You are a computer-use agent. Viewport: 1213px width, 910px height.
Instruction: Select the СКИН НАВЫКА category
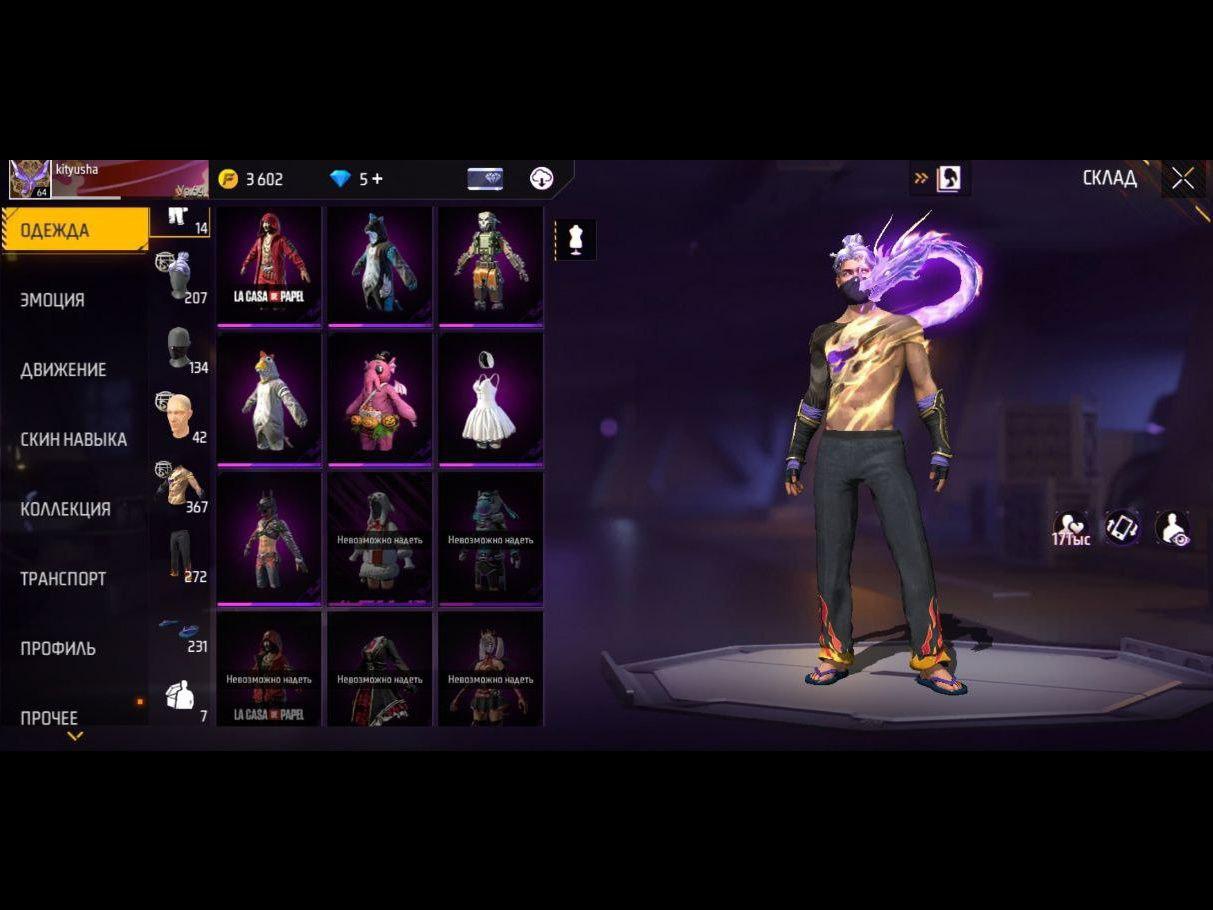[73, 439]
